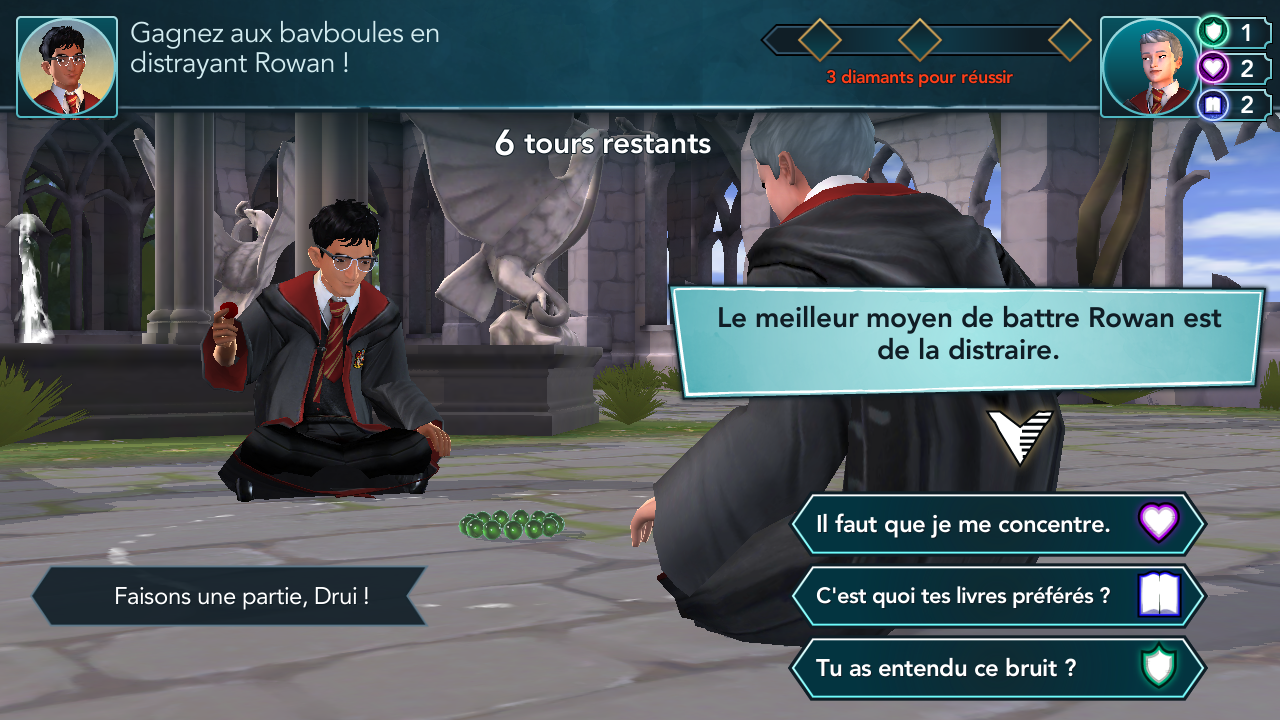
Task: Open the quest portrait in the top-left corner
Action: 66,63
